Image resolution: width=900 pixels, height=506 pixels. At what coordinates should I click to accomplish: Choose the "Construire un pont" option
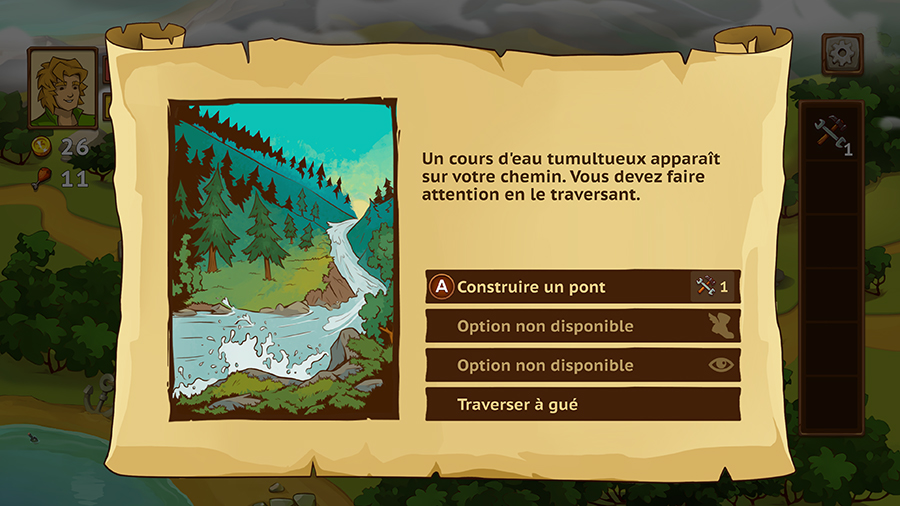(x=582, y=287)
